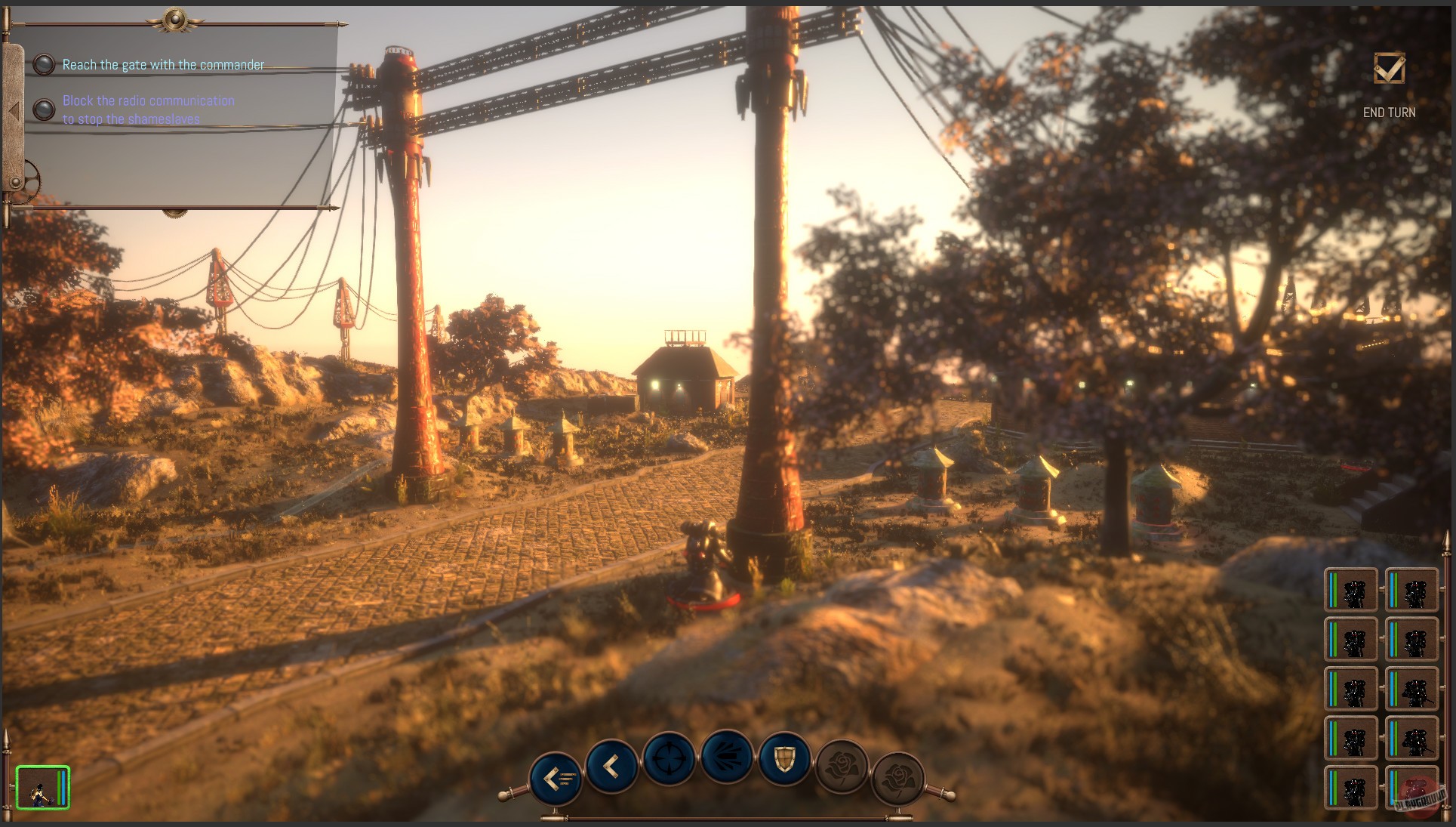The image size is (1456, 827).
Task: Click the winged emblem atop the objectives panel
Action: 175,20
